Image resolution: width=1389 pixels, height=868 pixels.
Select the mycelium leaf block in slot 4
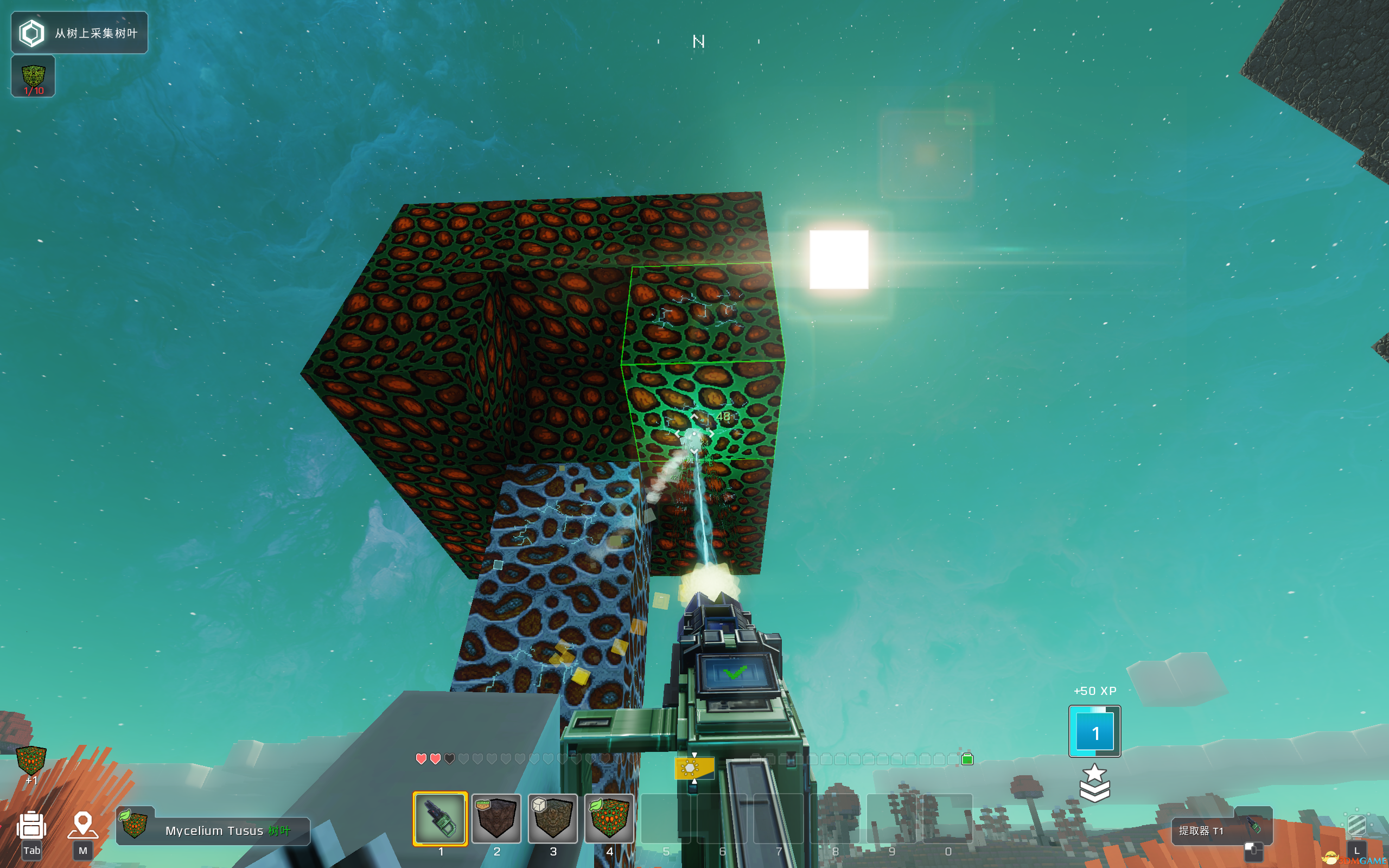pos(609,818)
